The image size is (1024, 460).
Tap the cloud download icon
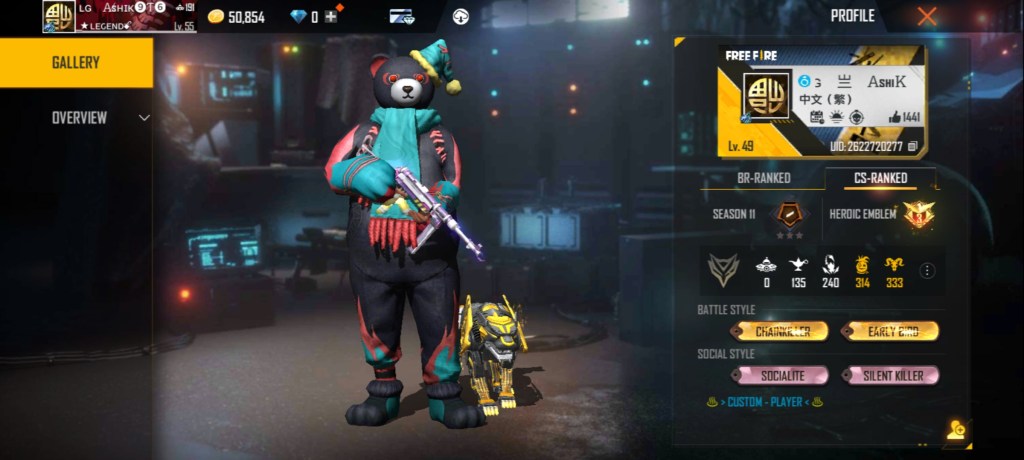click(x=460, y=16)
